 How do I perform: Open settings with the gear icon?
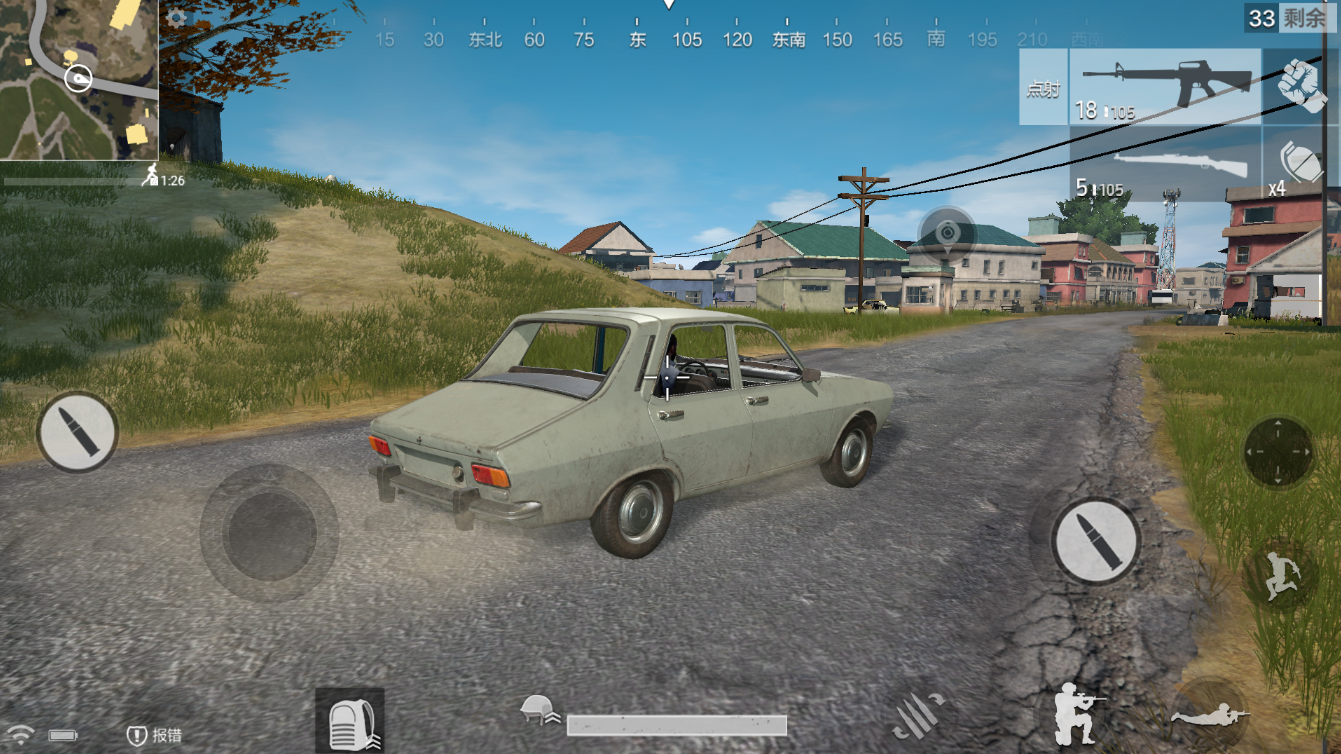point(177,18)
